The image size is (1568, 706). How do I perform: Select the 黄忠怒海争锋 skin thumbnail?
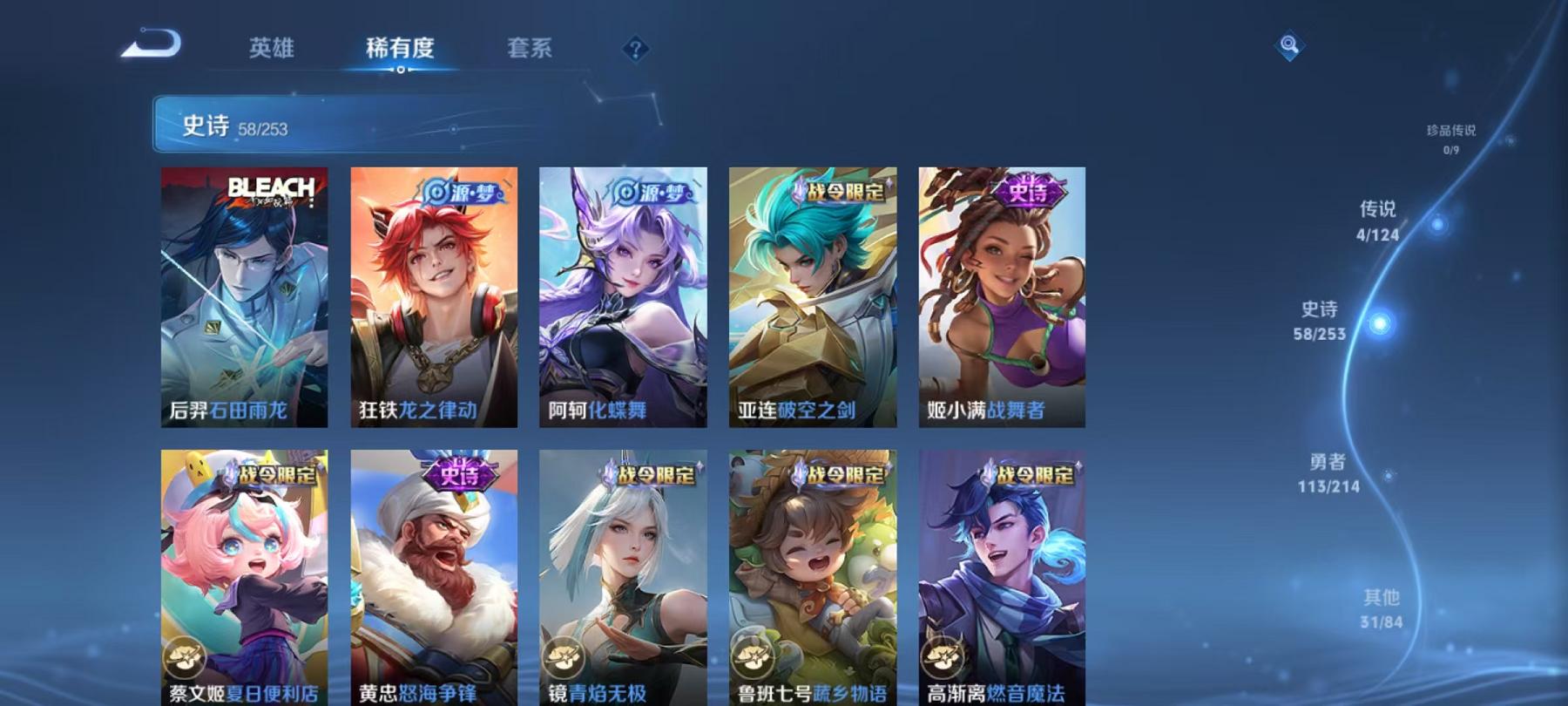[436, 575]
